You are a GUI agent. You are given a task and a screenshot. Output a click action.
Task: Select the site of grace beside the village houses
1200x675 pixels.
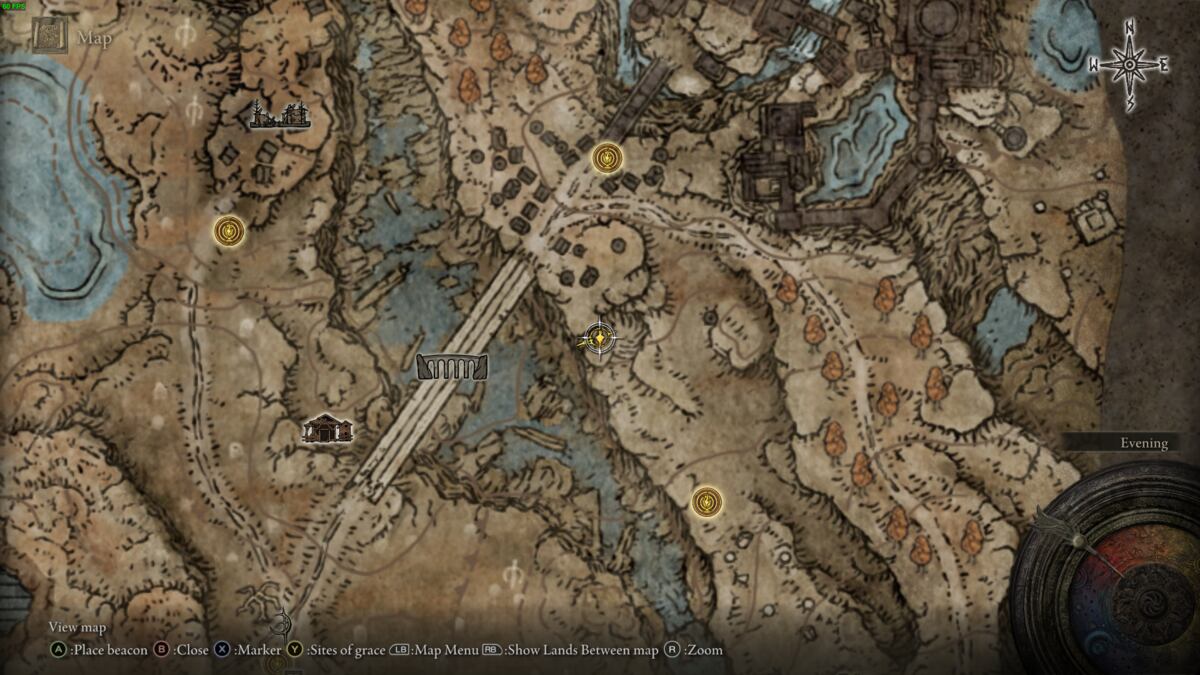coord(608,158)
